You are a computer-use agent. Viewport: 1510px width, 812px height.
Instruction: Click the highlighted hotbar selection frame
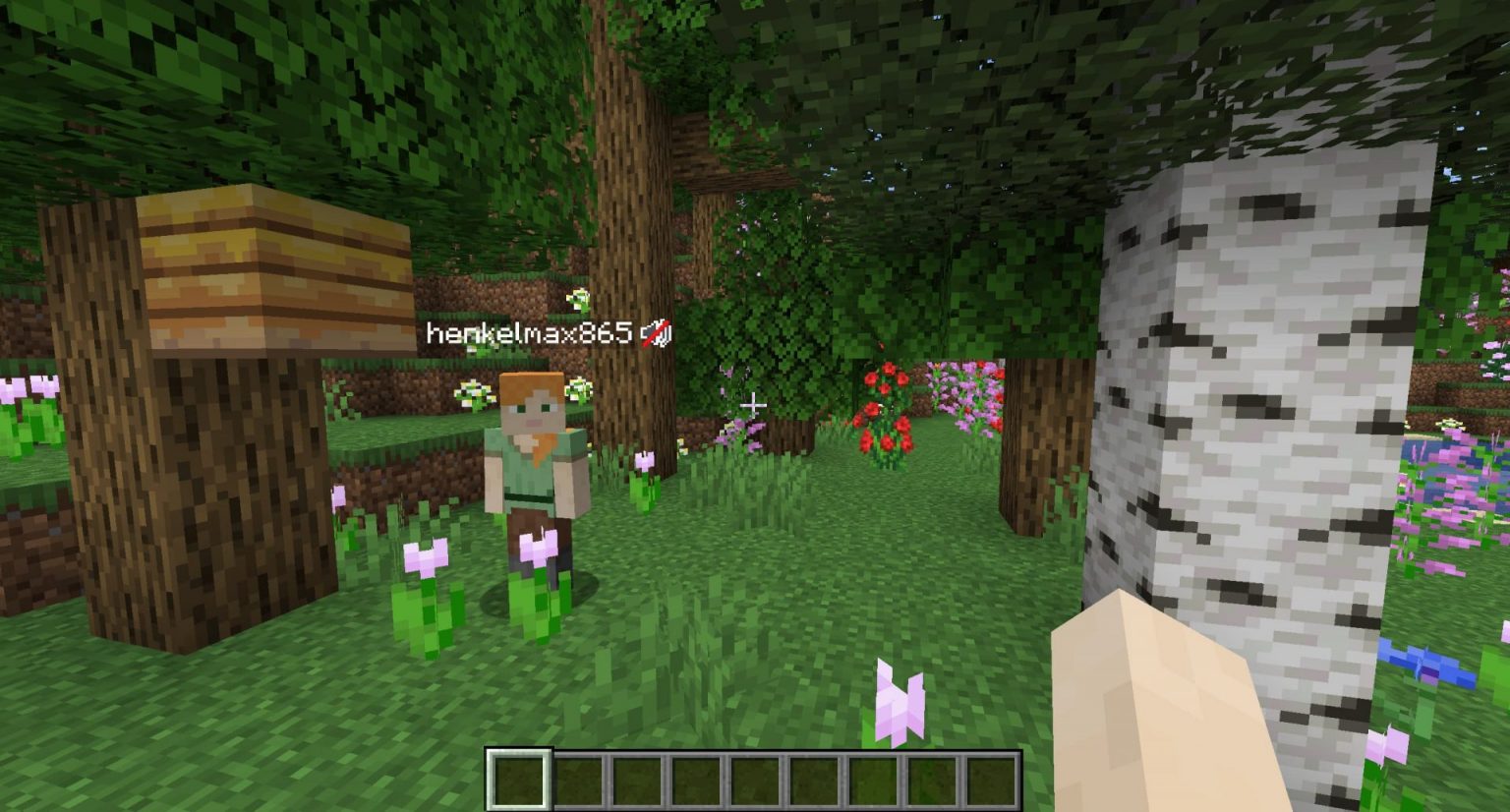pyautogui.click(x=519, y=777)
